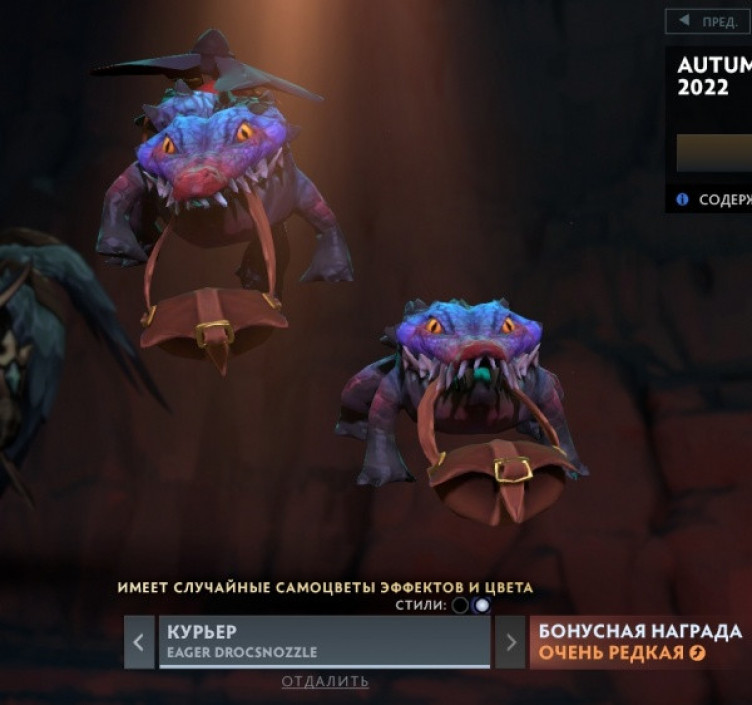Click the orange icon beside ОЧЕНЬ РЕДКАЯ

697,653
